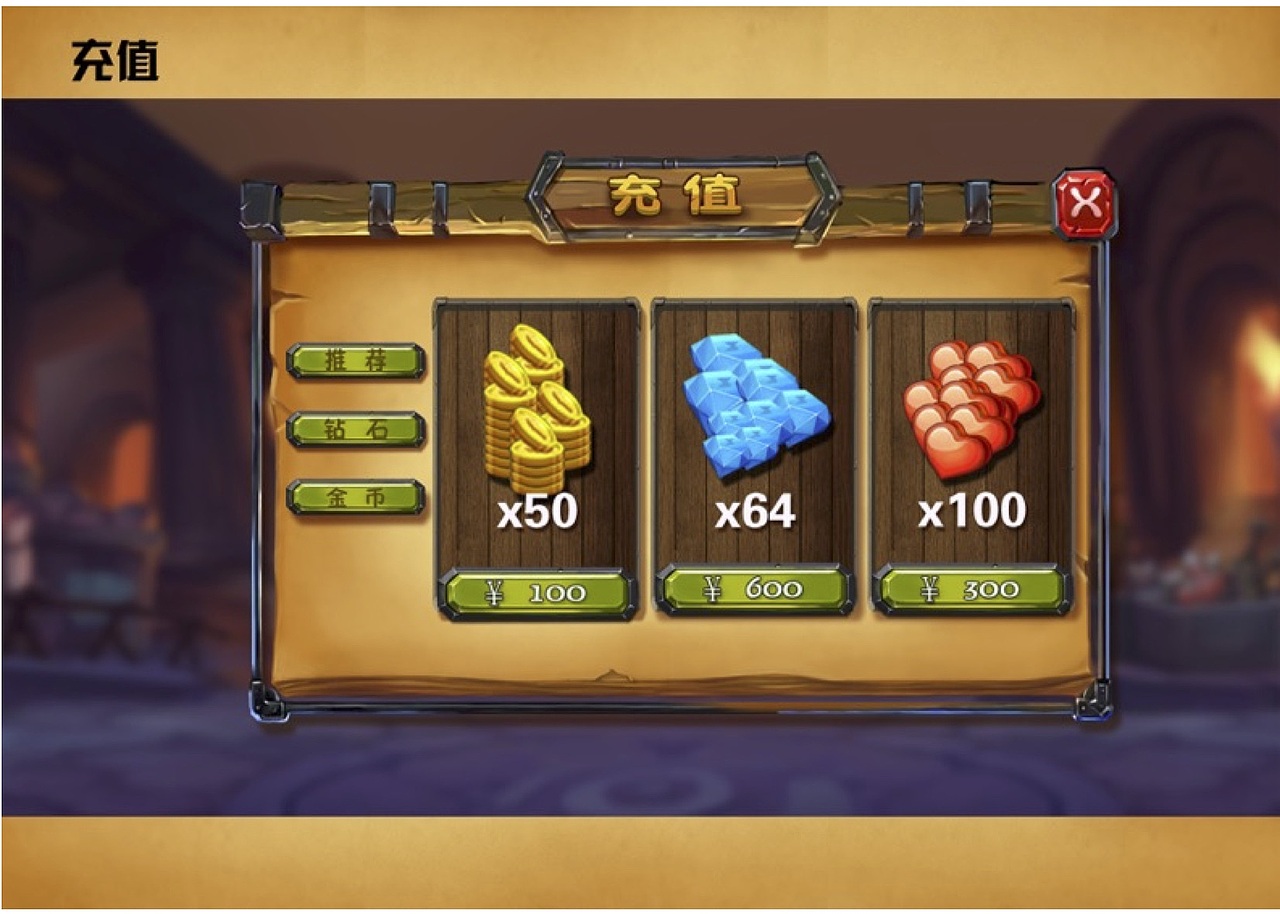This screenshot has width=1280, height=914.
Task: Click the yen symbol on the diamond price button
Action: pyautogui.click(x=712, y=591)
